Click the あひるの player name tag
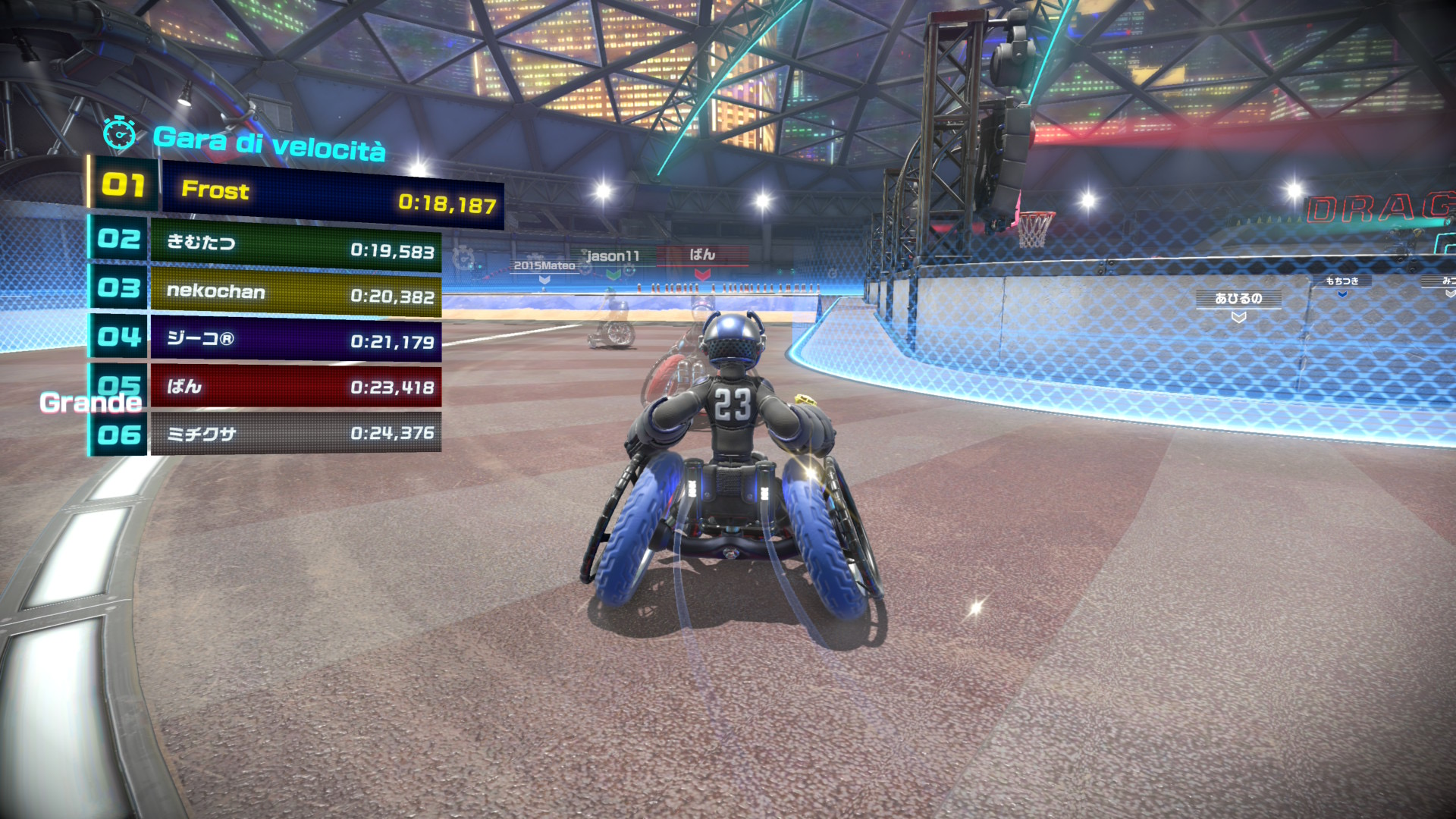The height and width of the screenshot is (819, 1456). 1238,299
